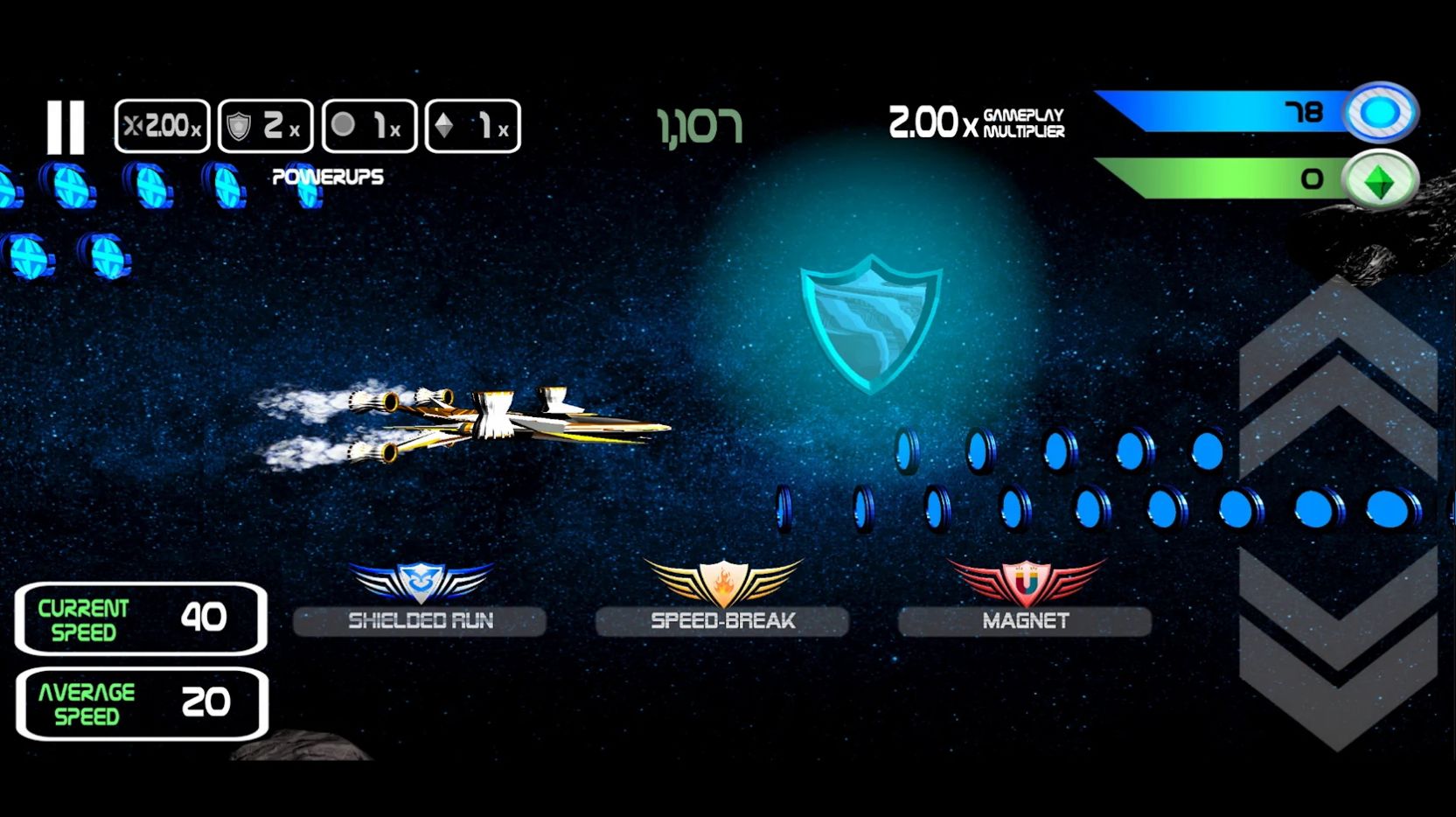Tap the shield powerup counter showing 2x
The image size is (1456, 817).
click(265, 125)
